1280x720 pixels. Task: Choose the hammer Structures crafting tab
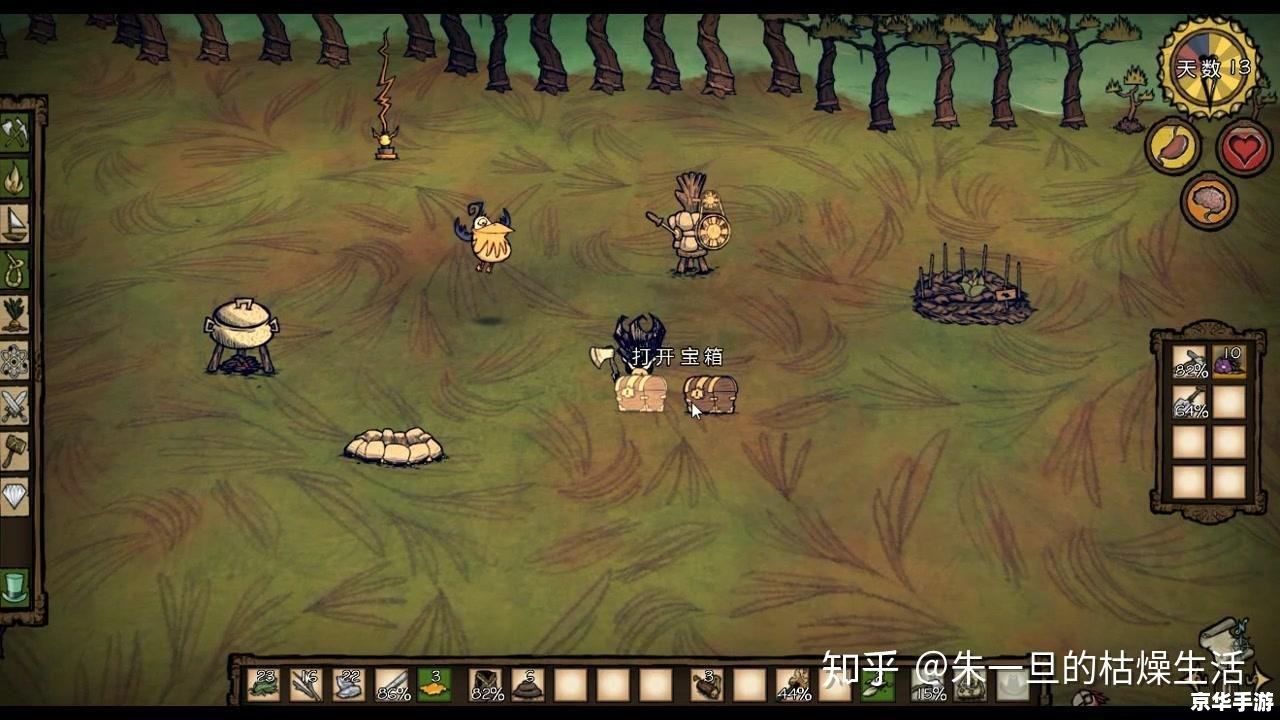[14, 450]
